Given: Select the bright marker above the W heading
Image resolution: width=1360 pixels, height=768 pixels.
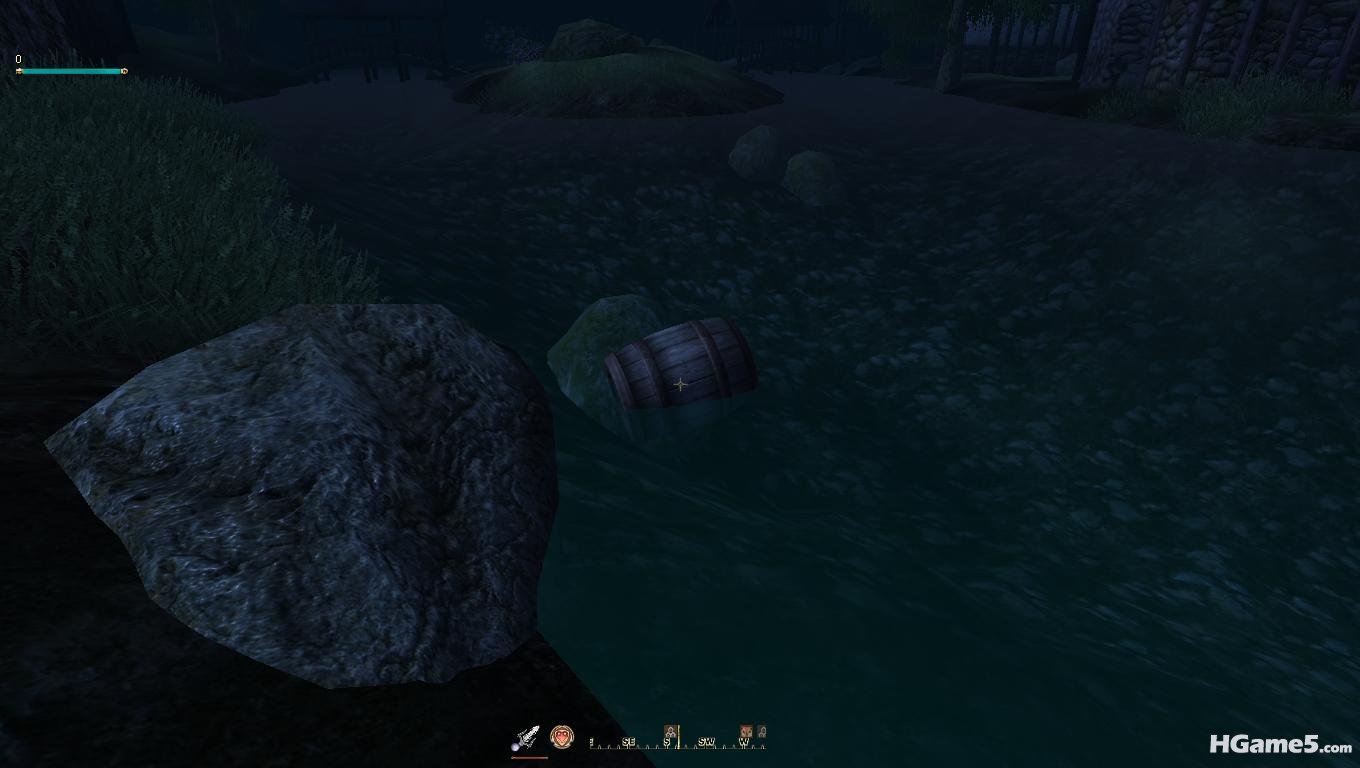Looking at the screenshot, I should pyautogui.click(x=745, y=732).
